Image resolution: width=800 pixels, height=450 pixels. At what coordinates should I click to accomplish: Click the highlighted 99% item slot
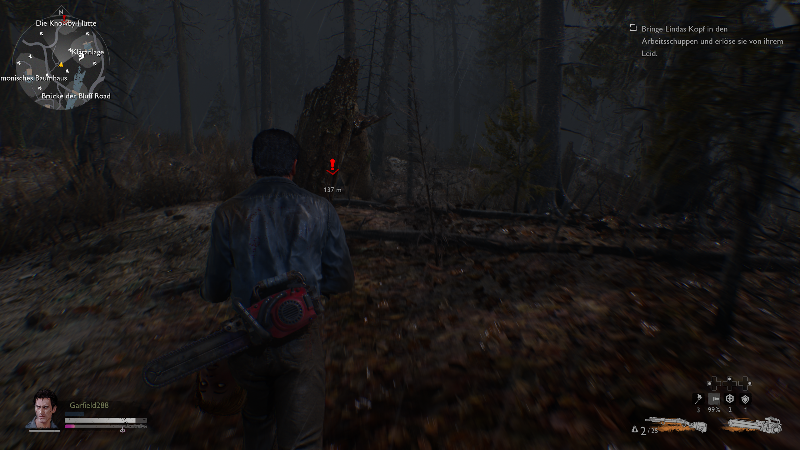pyautogui.click(x=713, y=399)
